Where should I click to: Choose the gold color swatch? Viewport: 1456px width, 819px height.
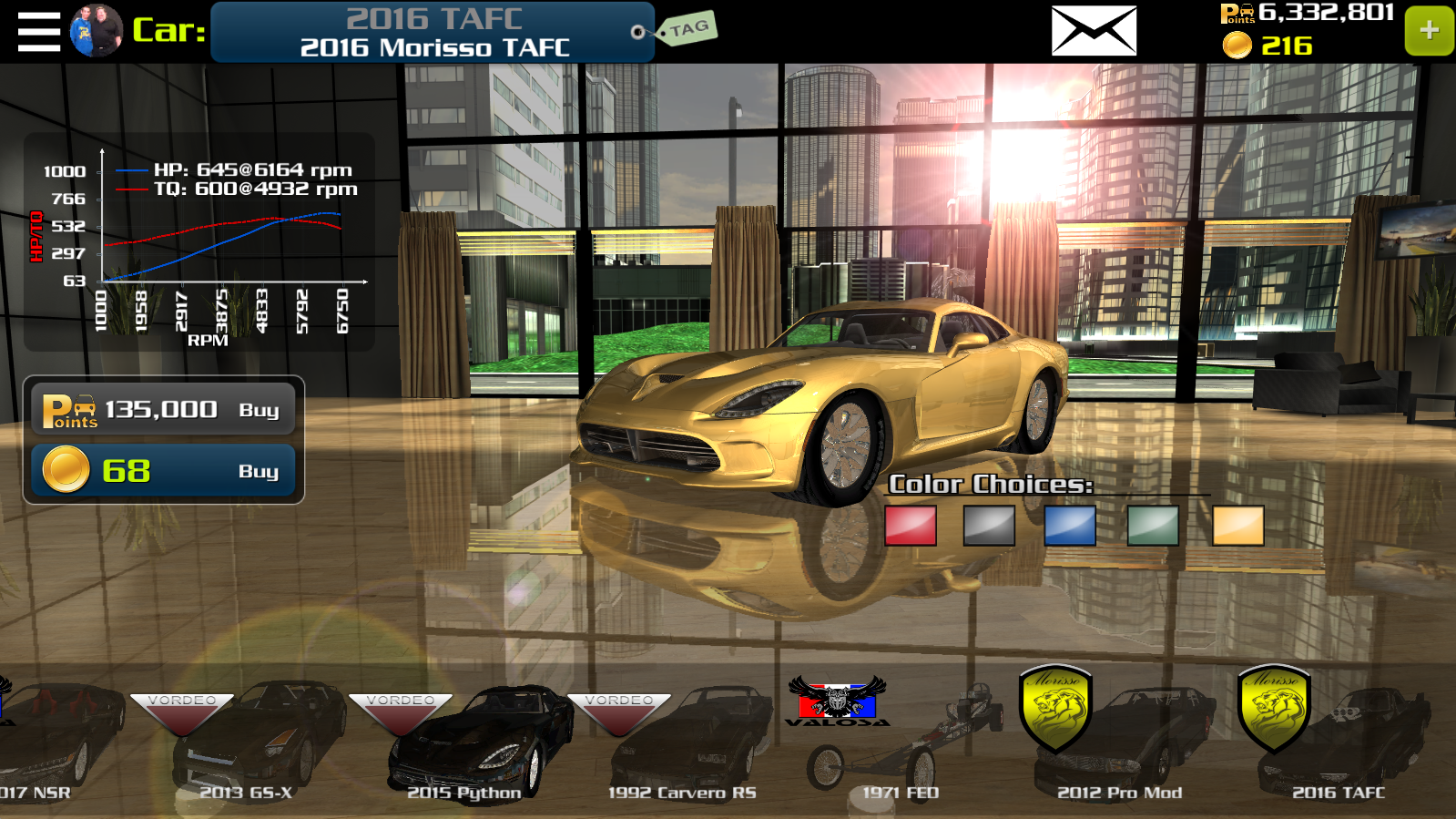pyautogui.click(x=1237, y=526)
